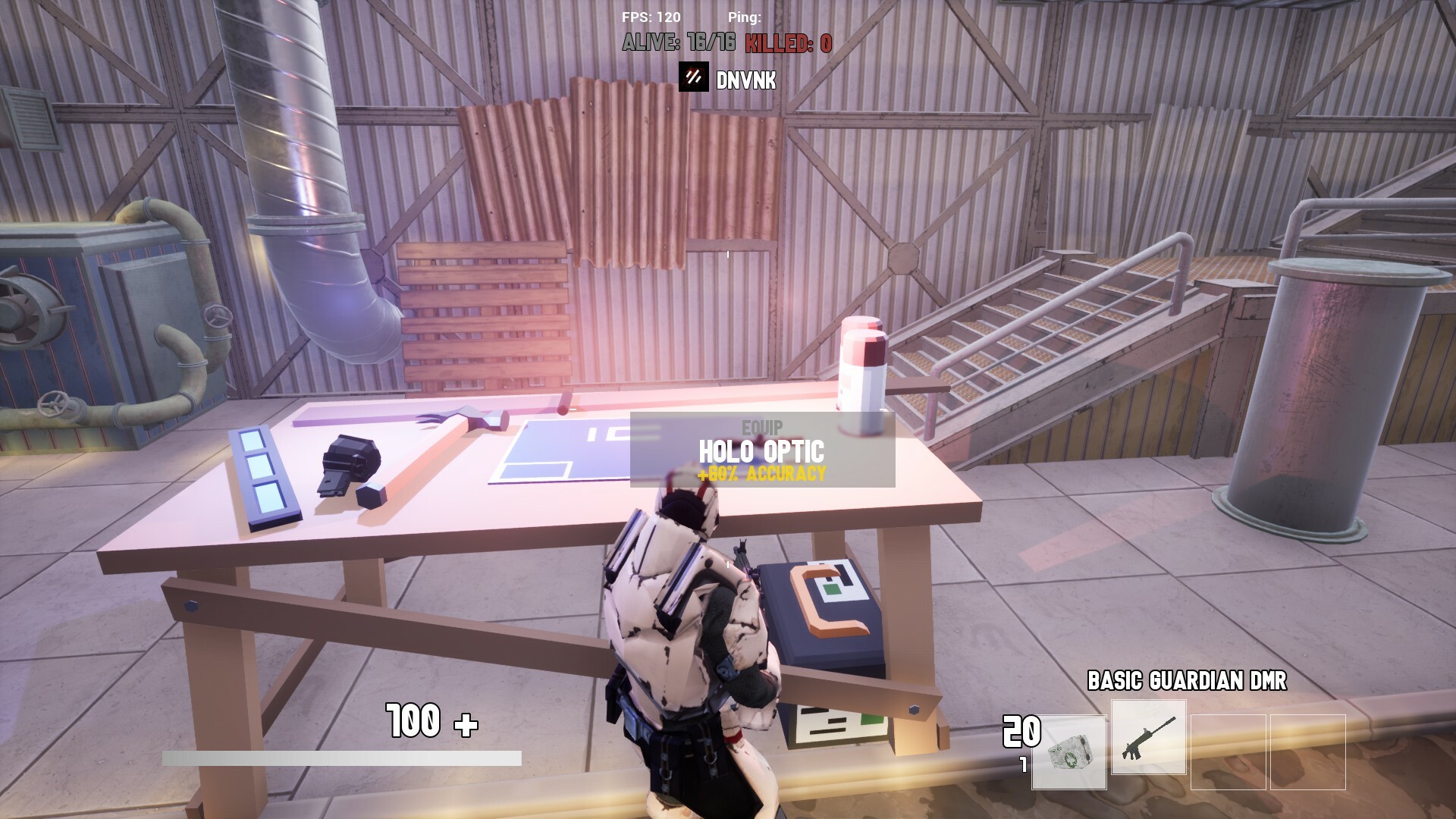Expand the Holo Optic stats panel
Image resolution: width=1456 pixels, height=819 pixels.
761,474
